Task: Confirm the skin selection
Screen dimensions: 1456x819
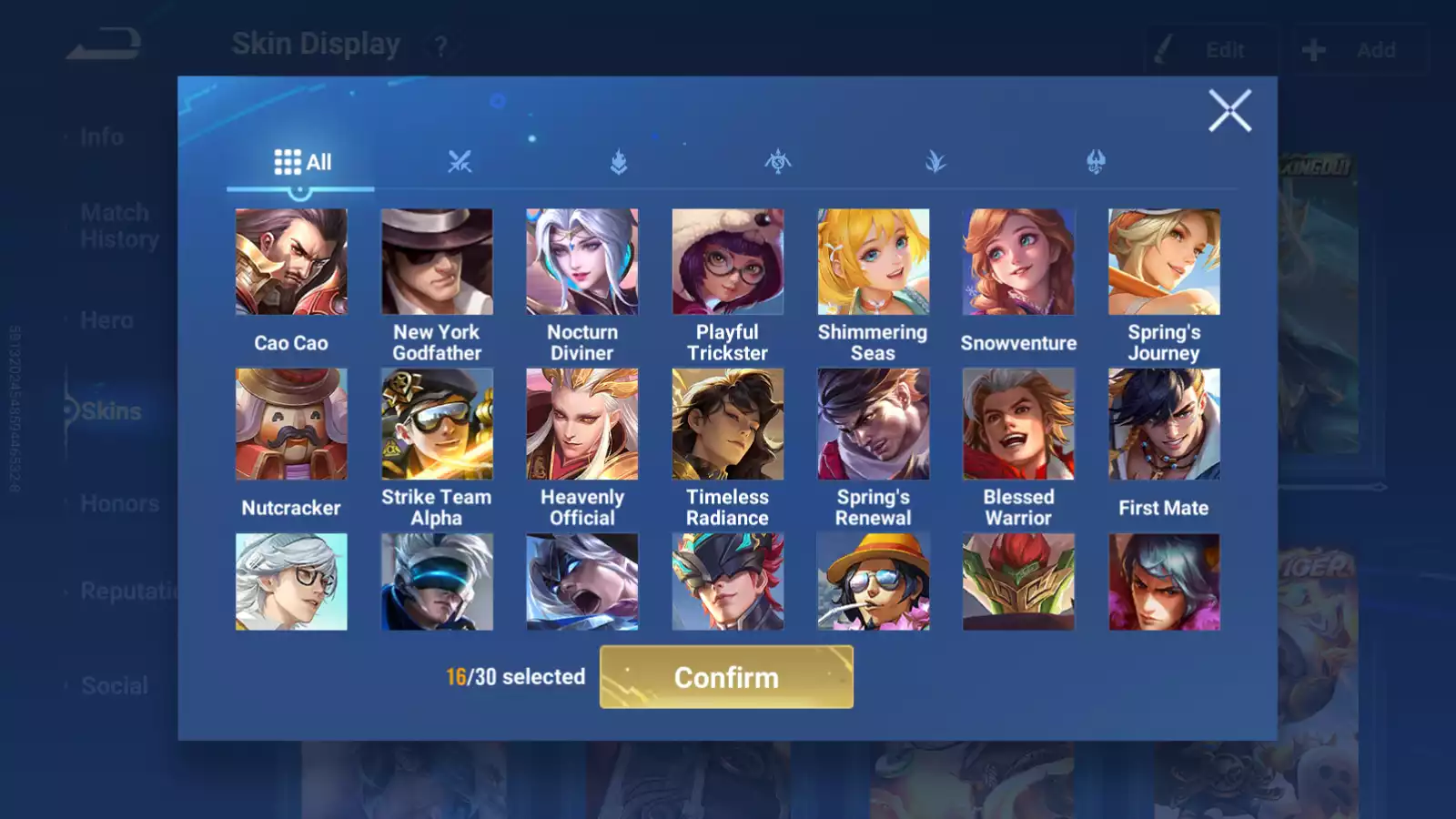Action: pyautogui.click(x=726, y=677)
